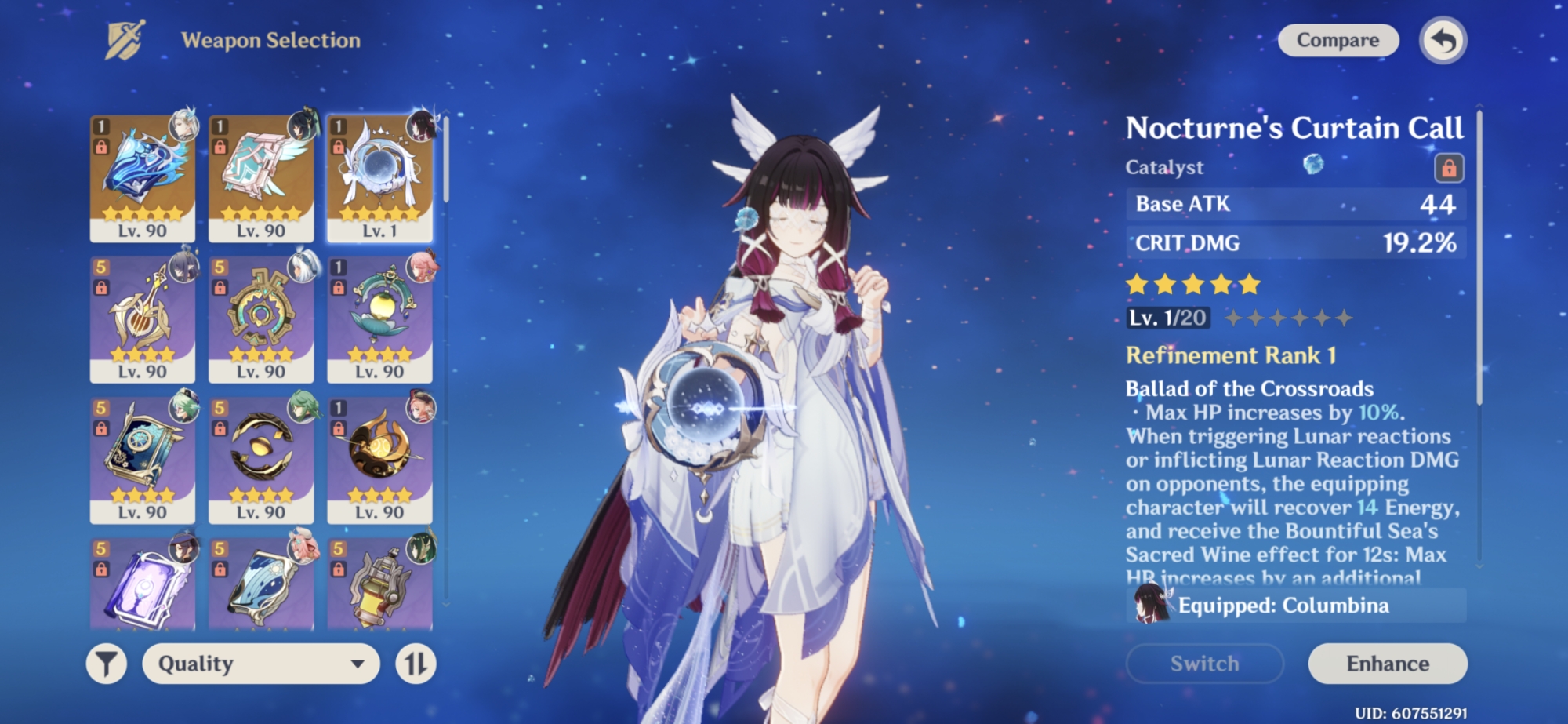Open the Quality sort dropdown
This screenshot has width=1568, height=724.
tap(260, 664)
